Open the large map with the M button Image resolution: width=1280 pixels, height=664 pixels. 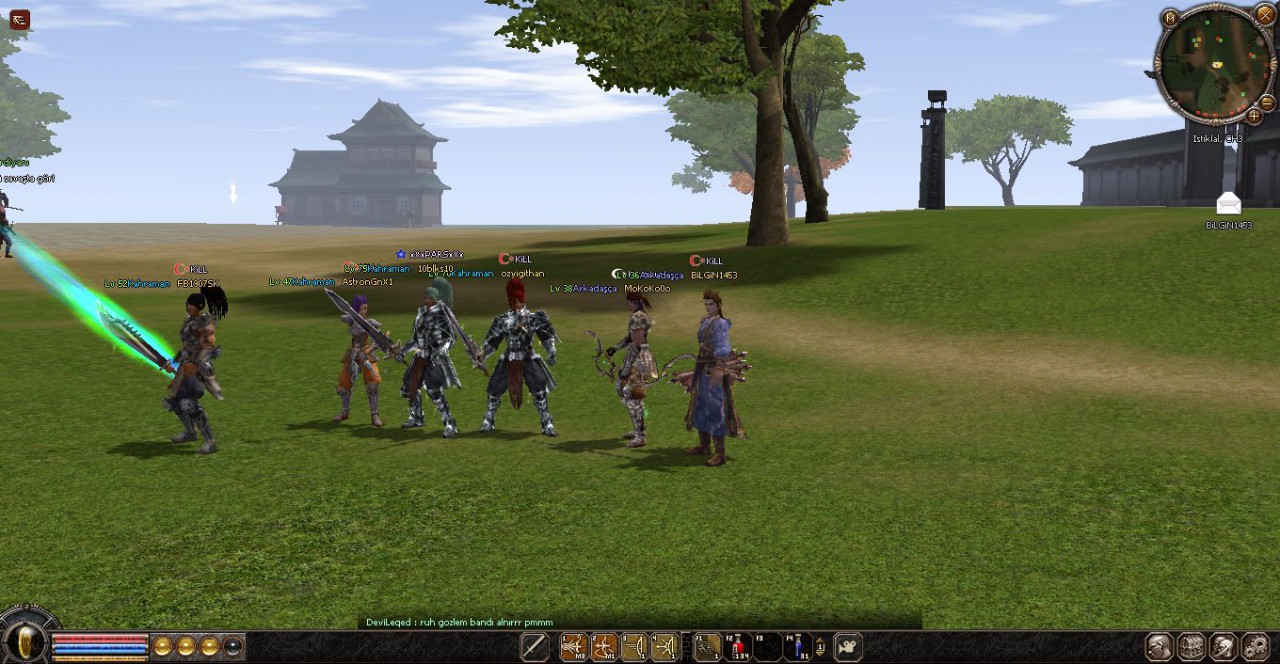[x=1170, y=17]
